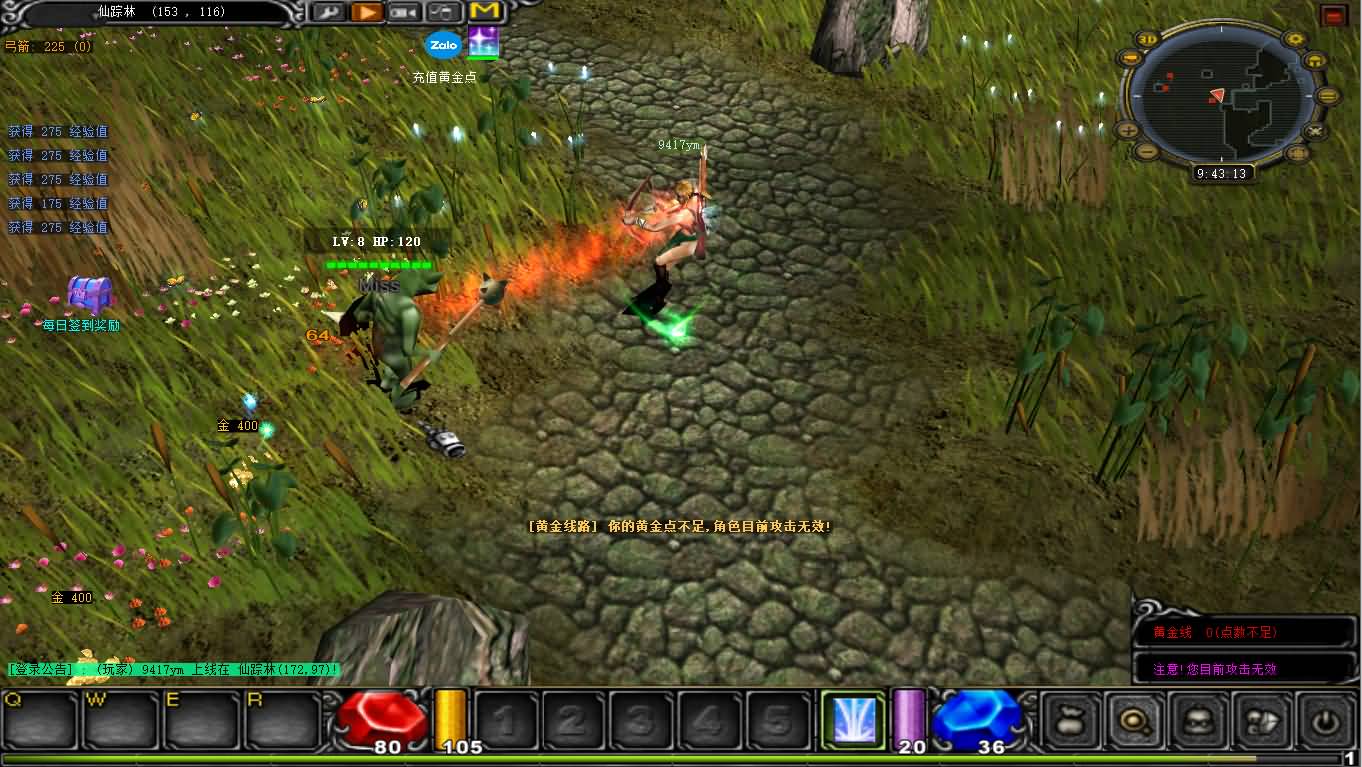Zoom in the minimap with plus button
Screen dimensions: 1362x767
pyautogui.click(x=1127, y=129)
